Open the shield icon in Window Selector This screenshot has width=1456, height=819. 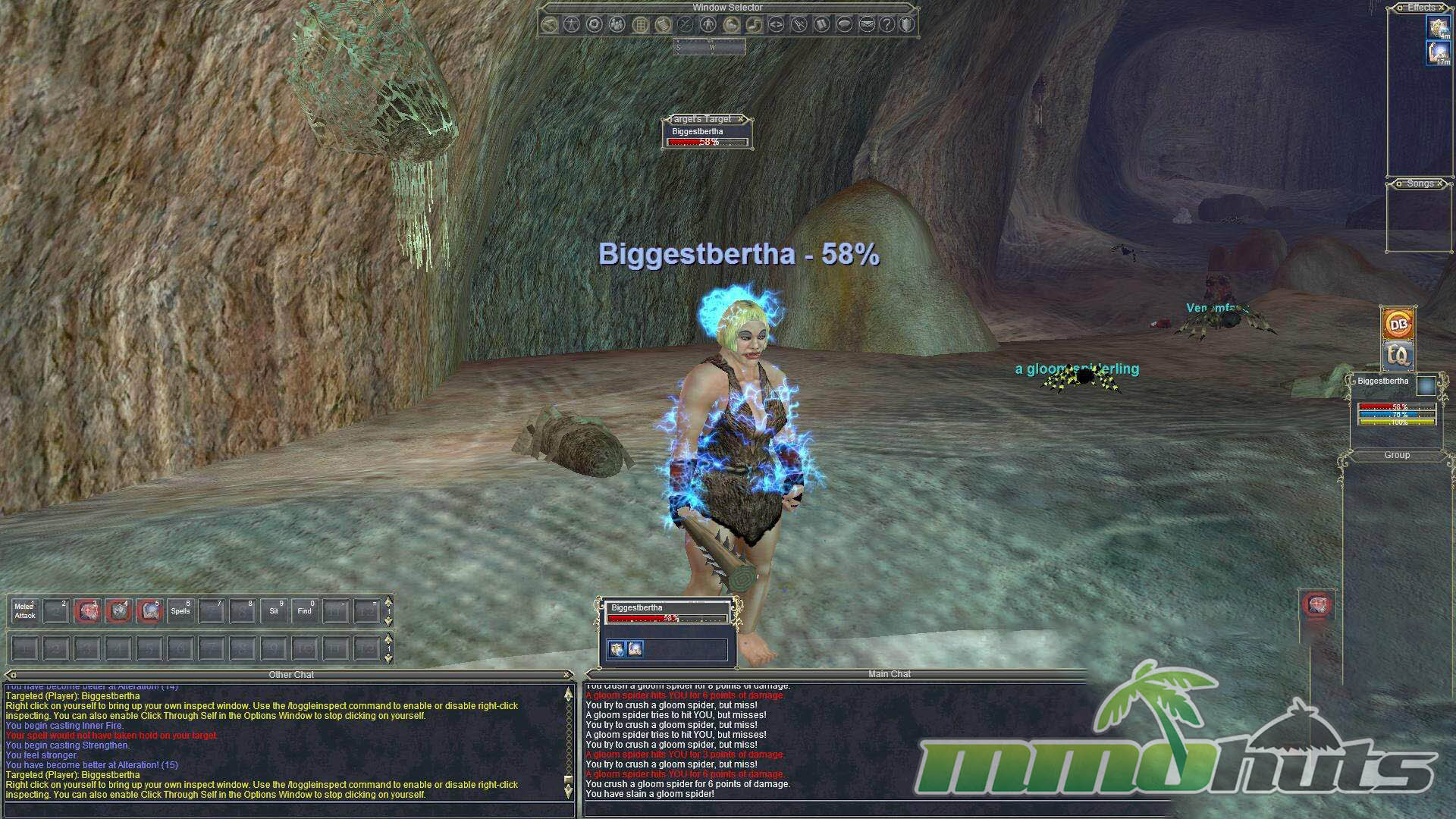click(x=907, y=25)
